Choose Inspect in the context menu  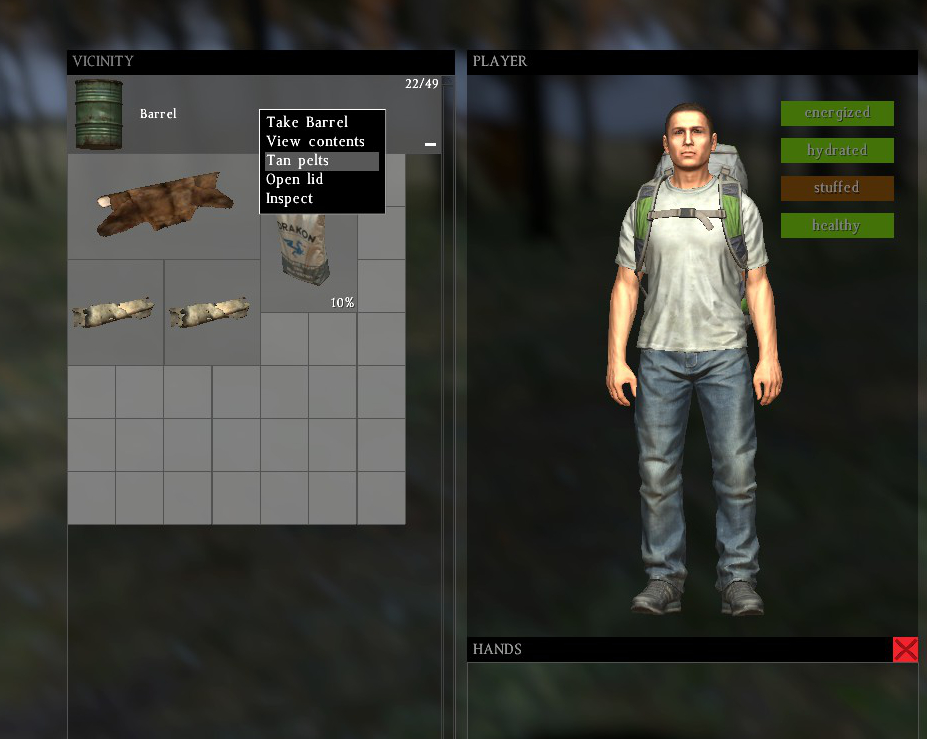point(290,198)
